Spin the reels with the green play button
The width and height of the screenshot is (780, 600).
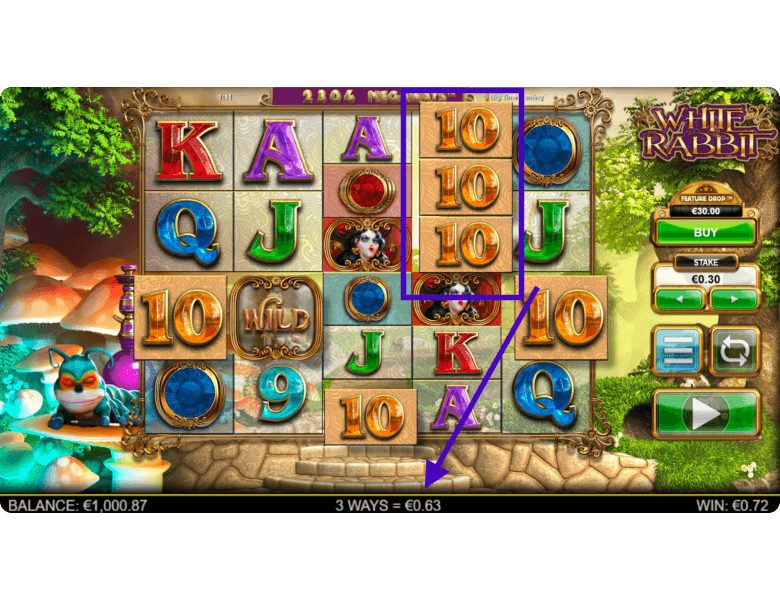706,413
